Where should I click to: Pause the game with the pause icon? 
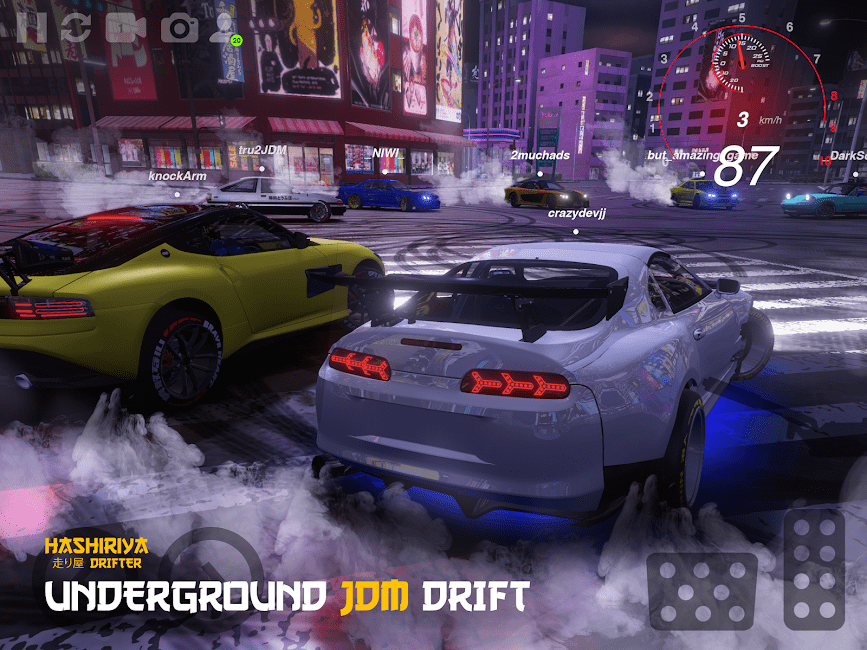pyautogui.click(x=32, y=26)
